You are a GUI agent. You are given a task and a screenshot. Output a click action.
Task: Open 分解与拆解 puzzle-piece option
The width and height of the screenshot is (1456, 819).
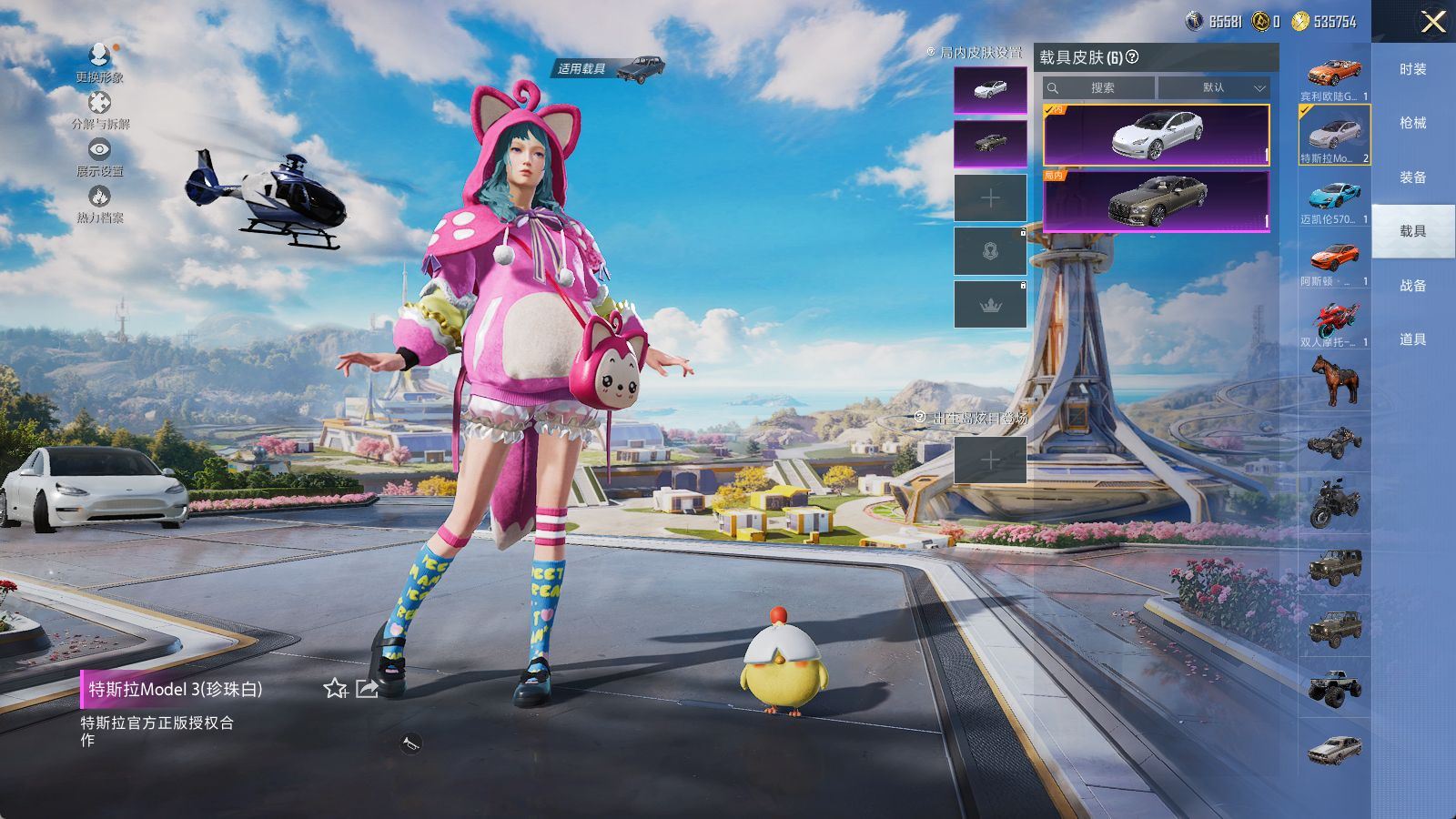coord(100,108)
